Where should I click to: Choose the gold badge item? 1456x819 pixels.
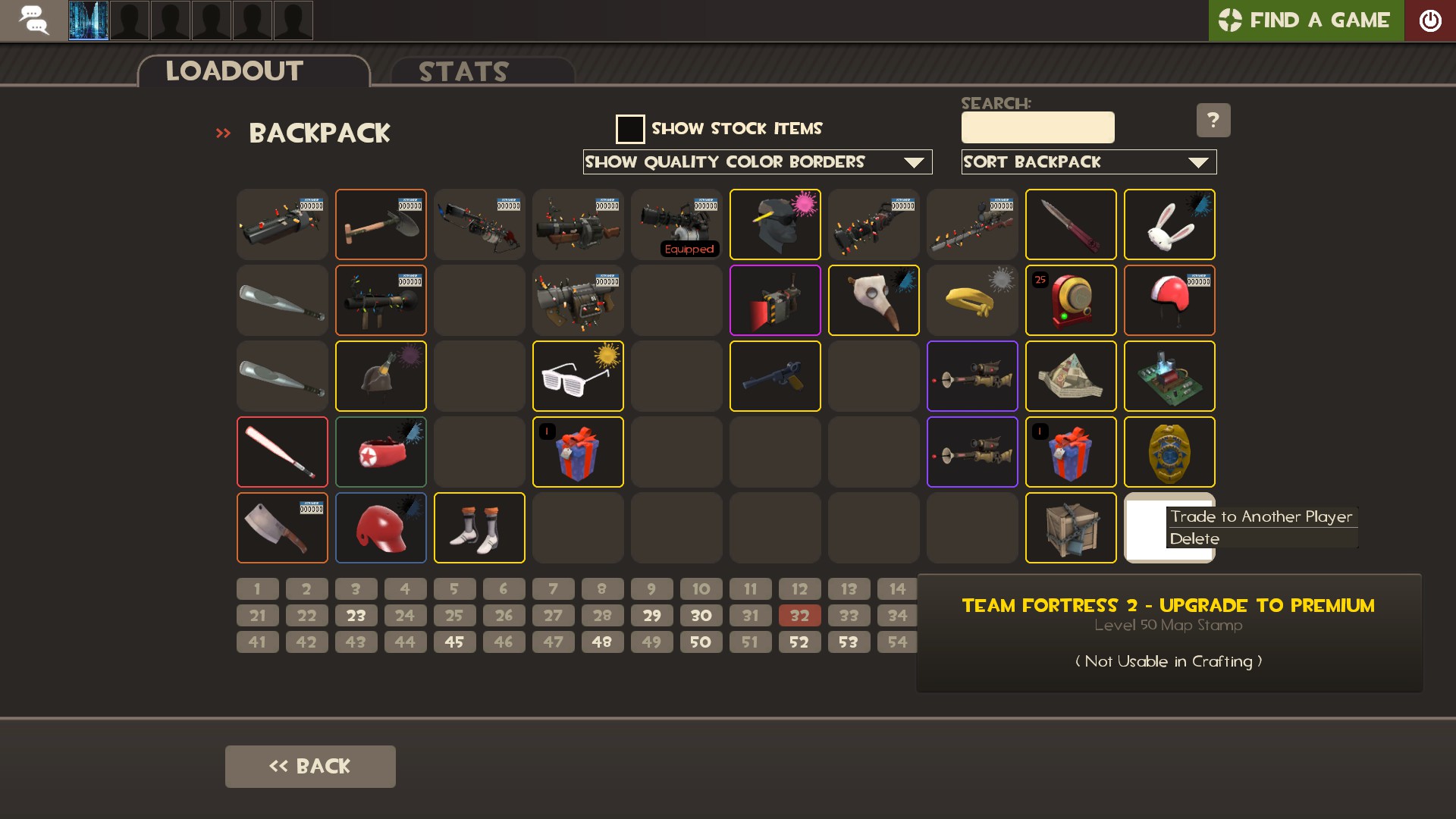1169,453
